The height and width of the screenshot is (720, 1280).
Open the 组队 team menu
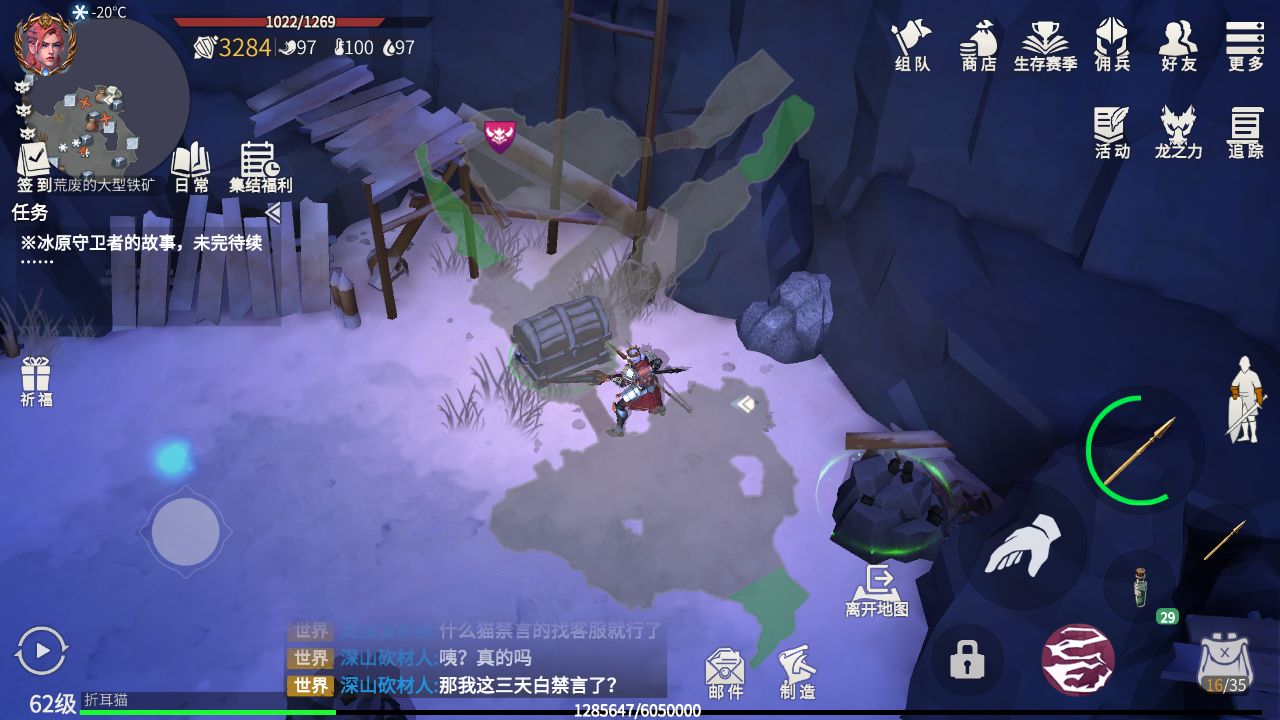point(911,45)
